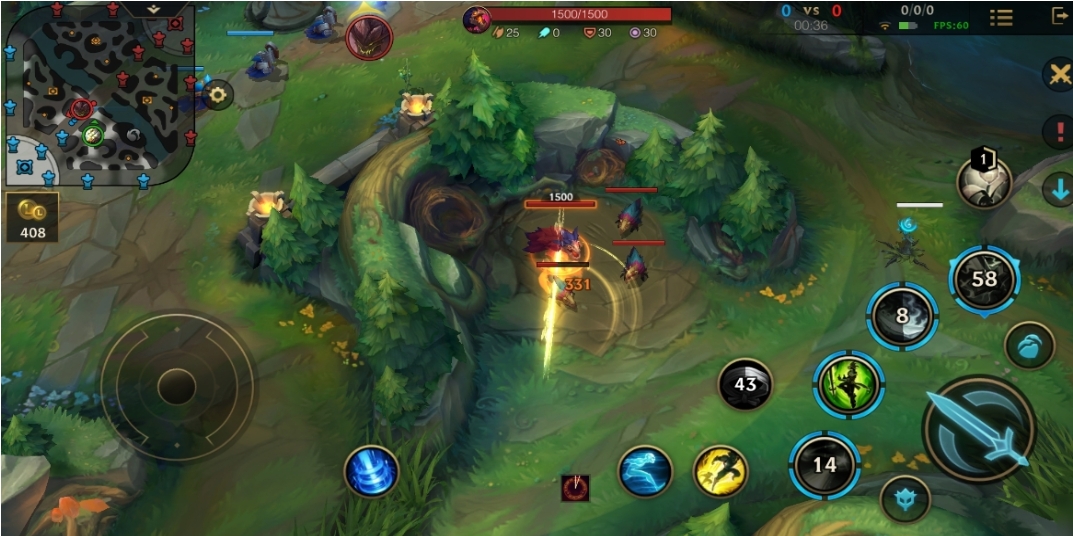
Task: Send the red exclamation danger ping
Action: pos(1058,131)
